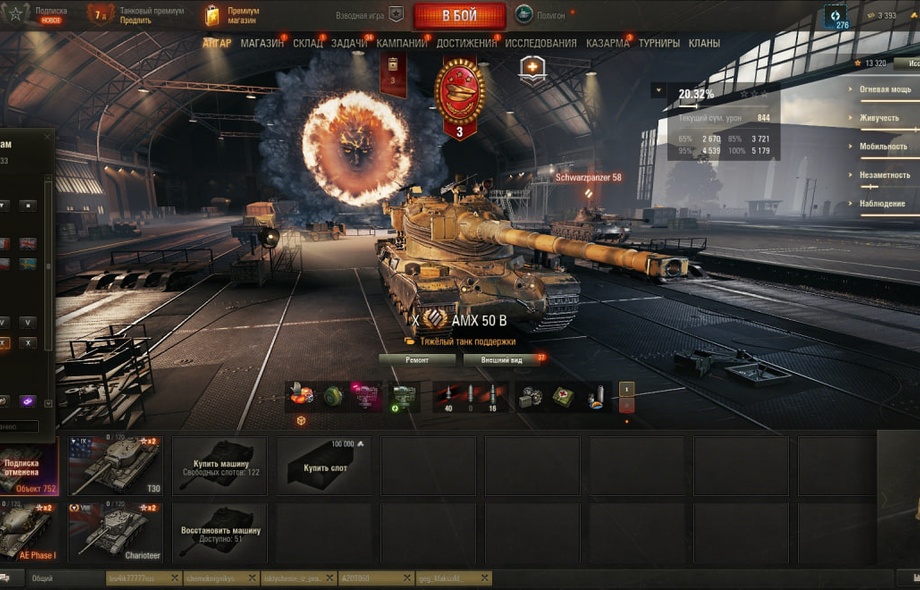Open the Магазин tab
The height and width of the screenshot is (590, 920).
(x=262, y=43)
